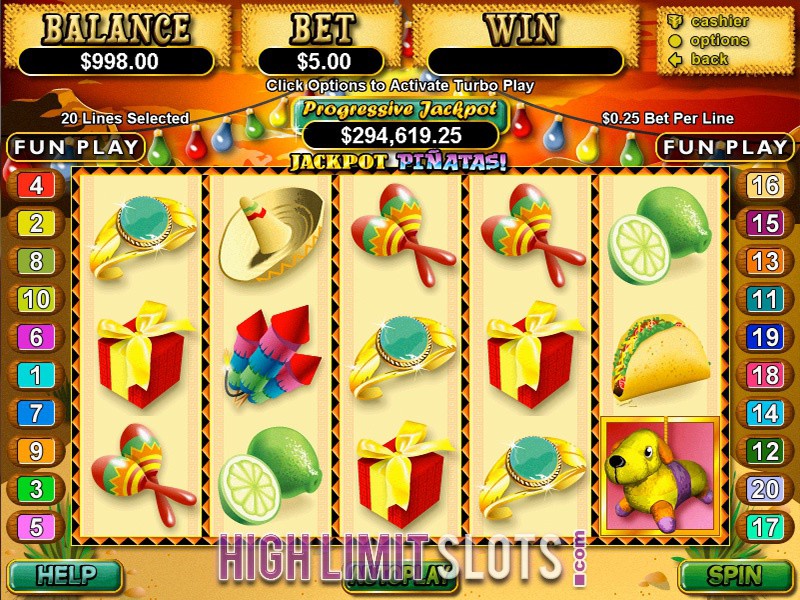The image size is (800, 600).
Task: Select payline number 1
Action: coord(36,375)
